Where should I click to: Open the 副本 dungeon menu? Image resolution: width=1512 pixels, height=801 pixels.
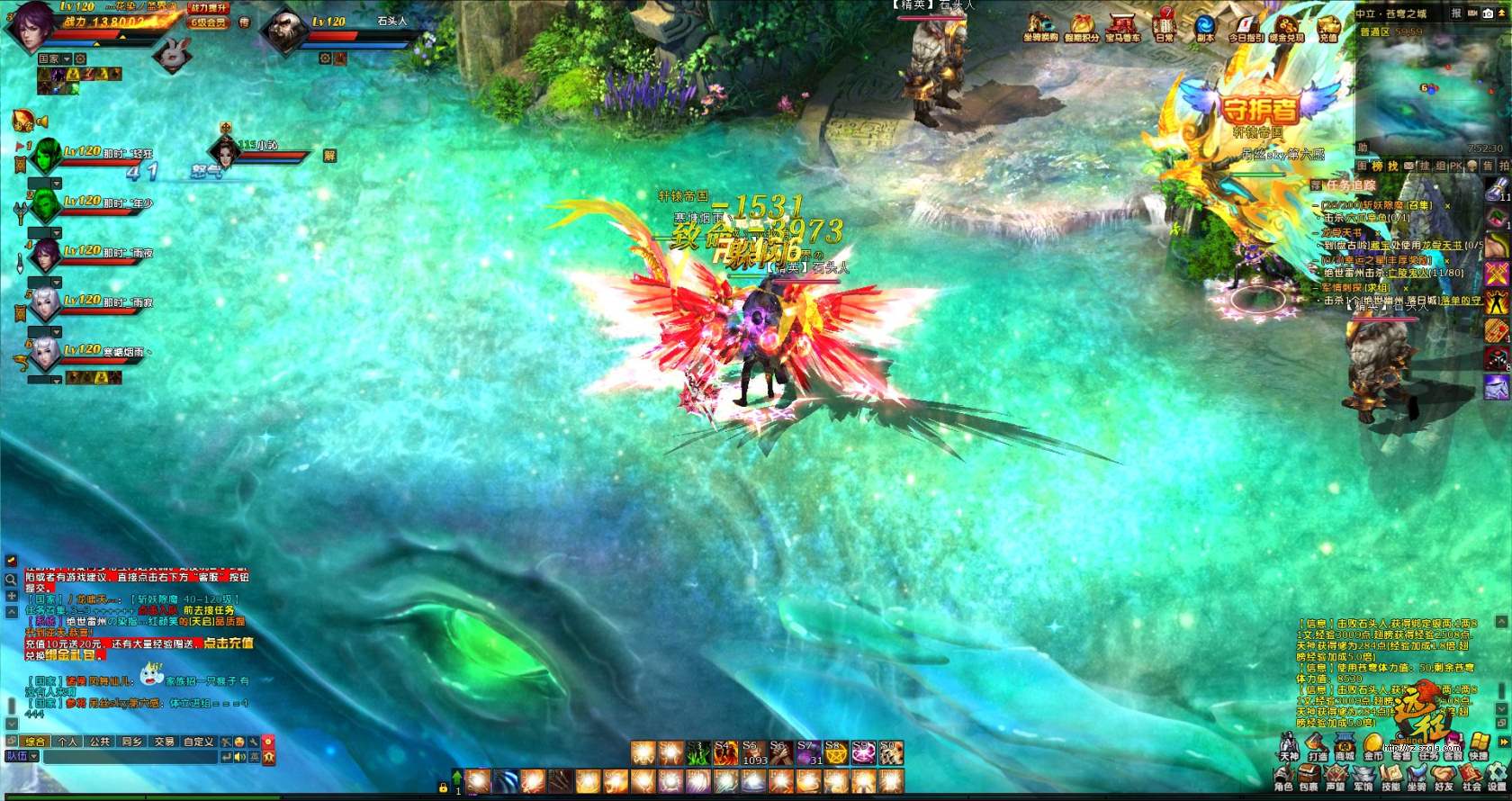1205,25
